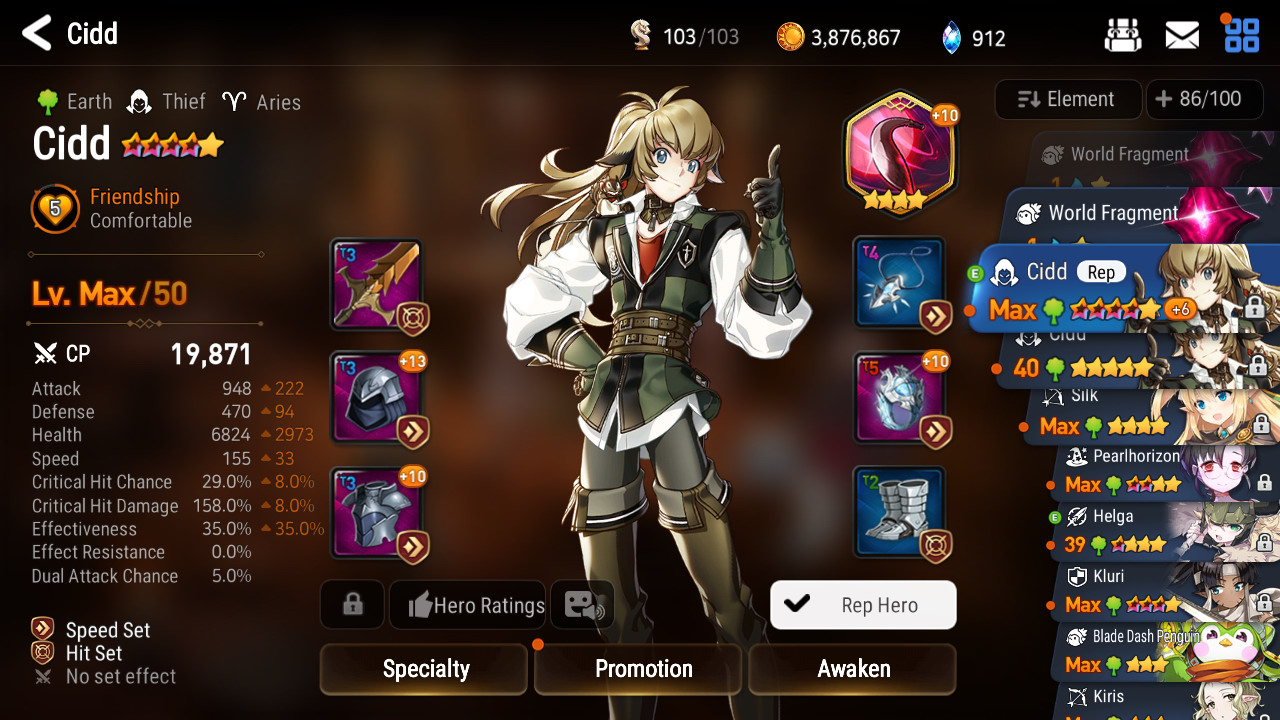Open the Awaken screen
Image resolution: width=1280 pixels, height=720 pixels.
[x=853, y=669]
